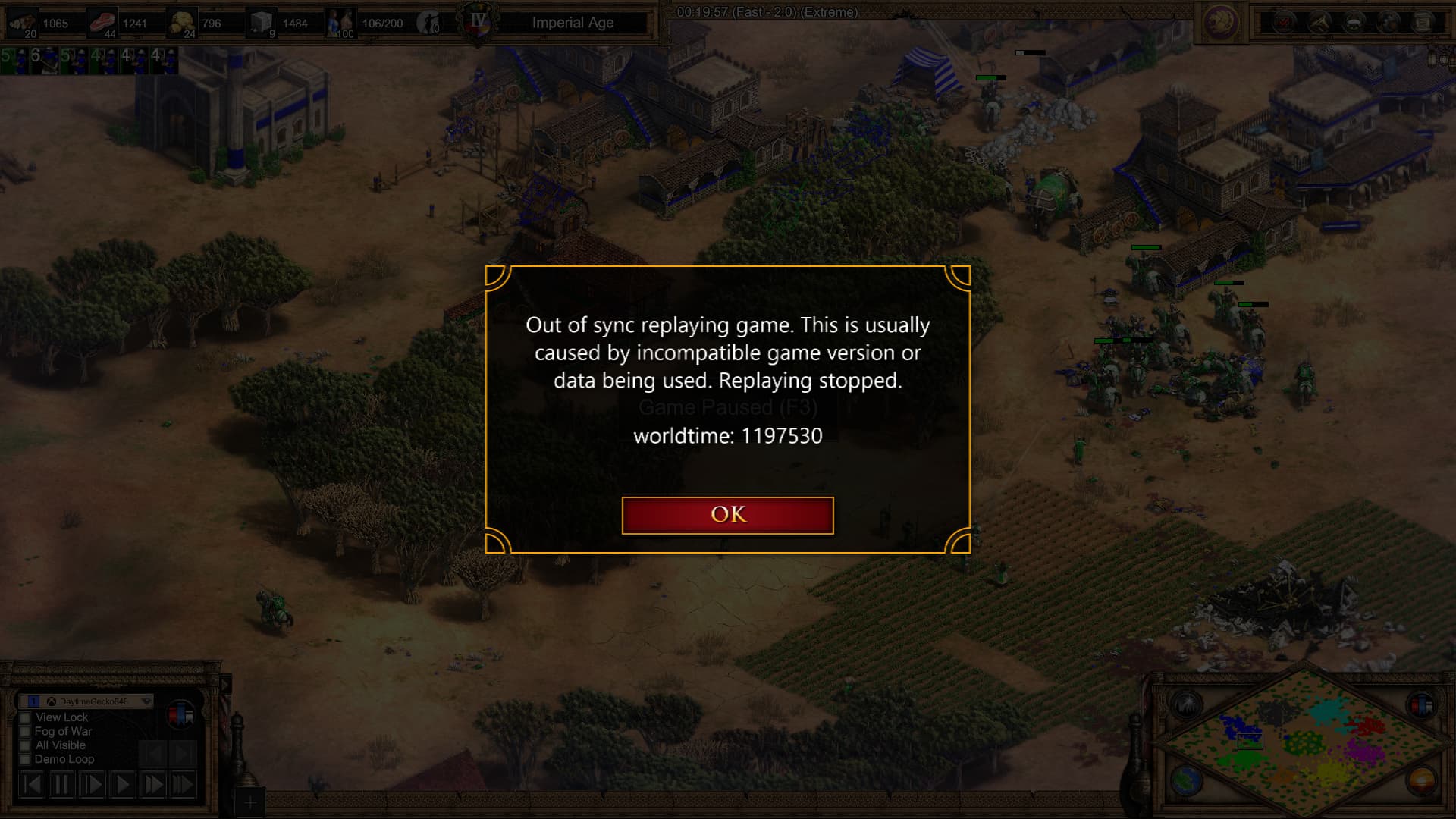Rewind the replay to the start

click(31, 784)
